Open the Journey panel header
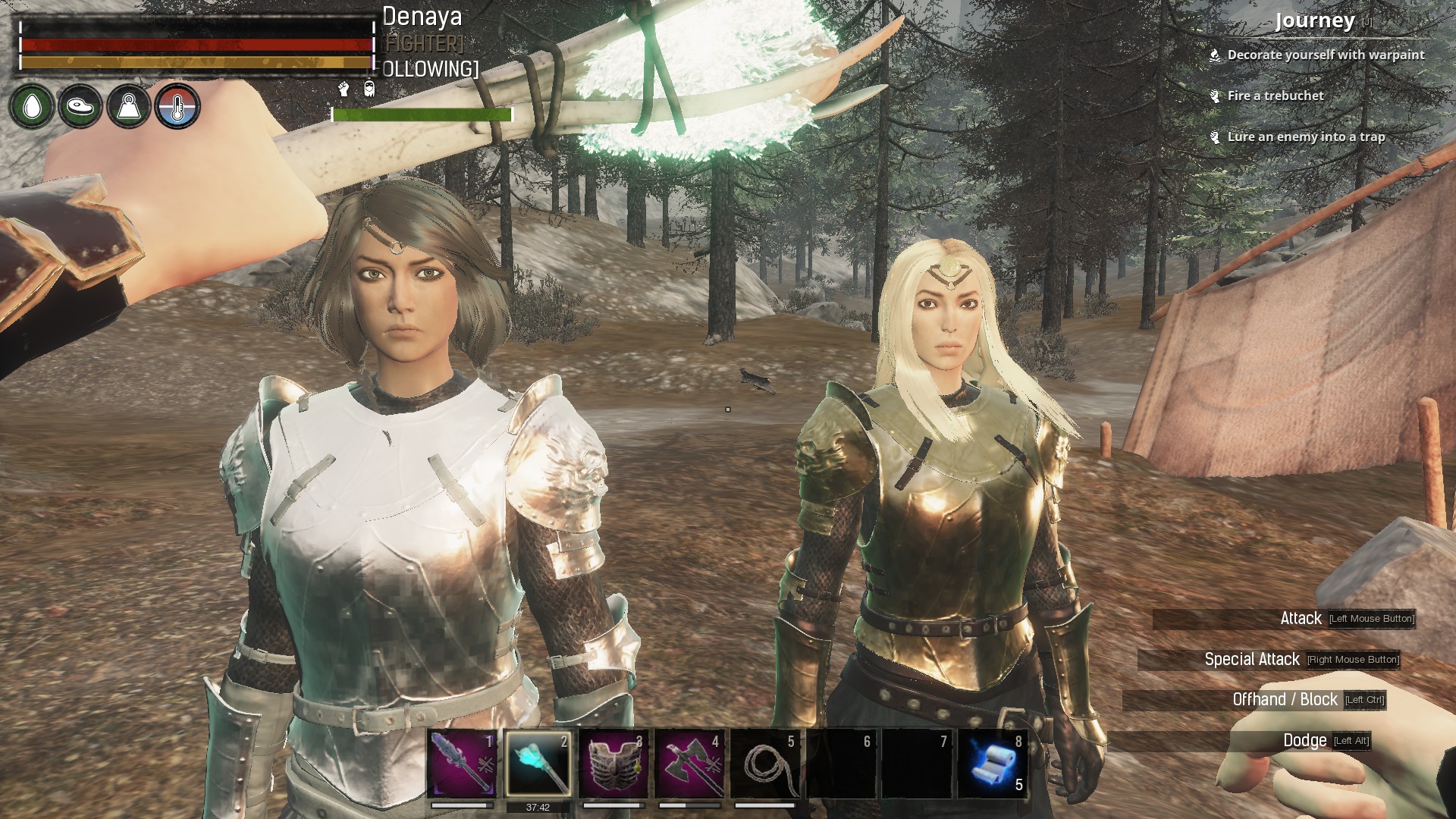Screen dimensions: 1456x819 pyautogui.click(x=1314, y=21)
